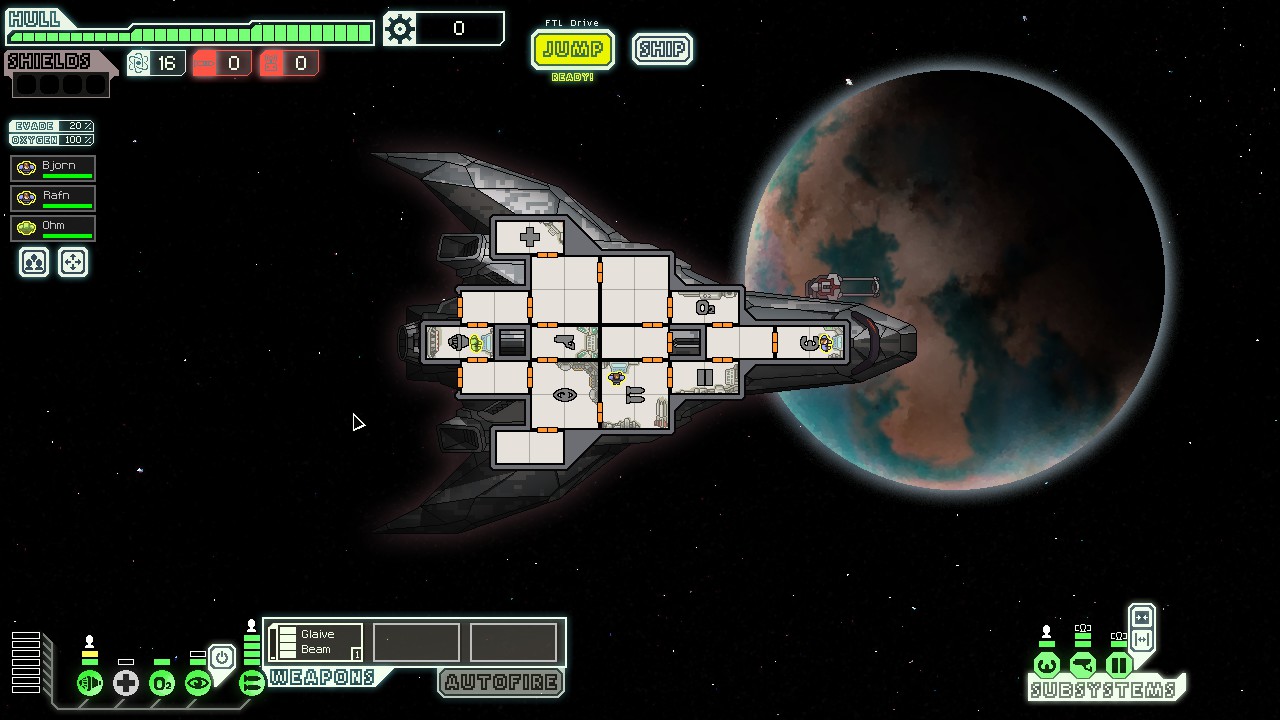Toggle the AUTOFIRE button

(501, 682)
